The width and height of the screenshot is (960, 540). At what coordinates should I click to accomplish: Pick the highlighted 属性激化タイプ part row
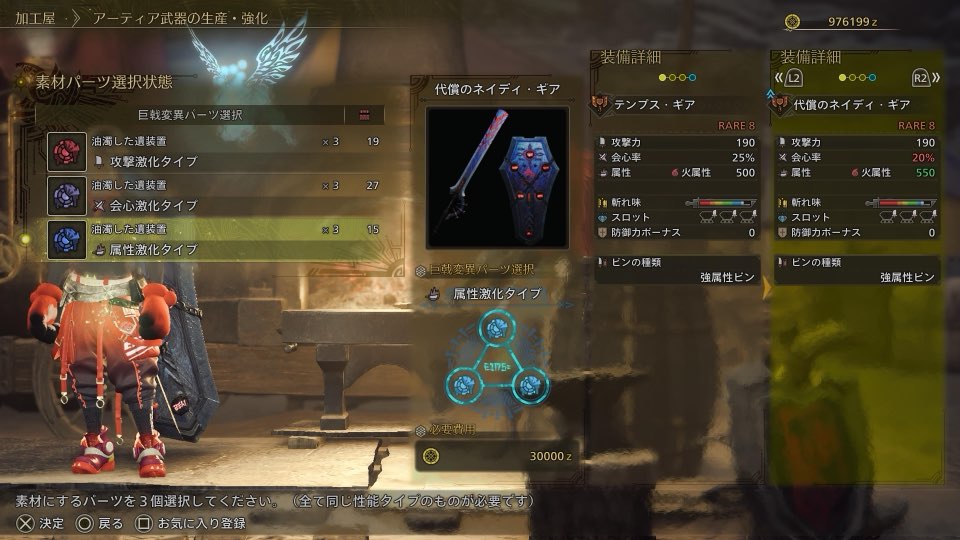click(215, 240)
